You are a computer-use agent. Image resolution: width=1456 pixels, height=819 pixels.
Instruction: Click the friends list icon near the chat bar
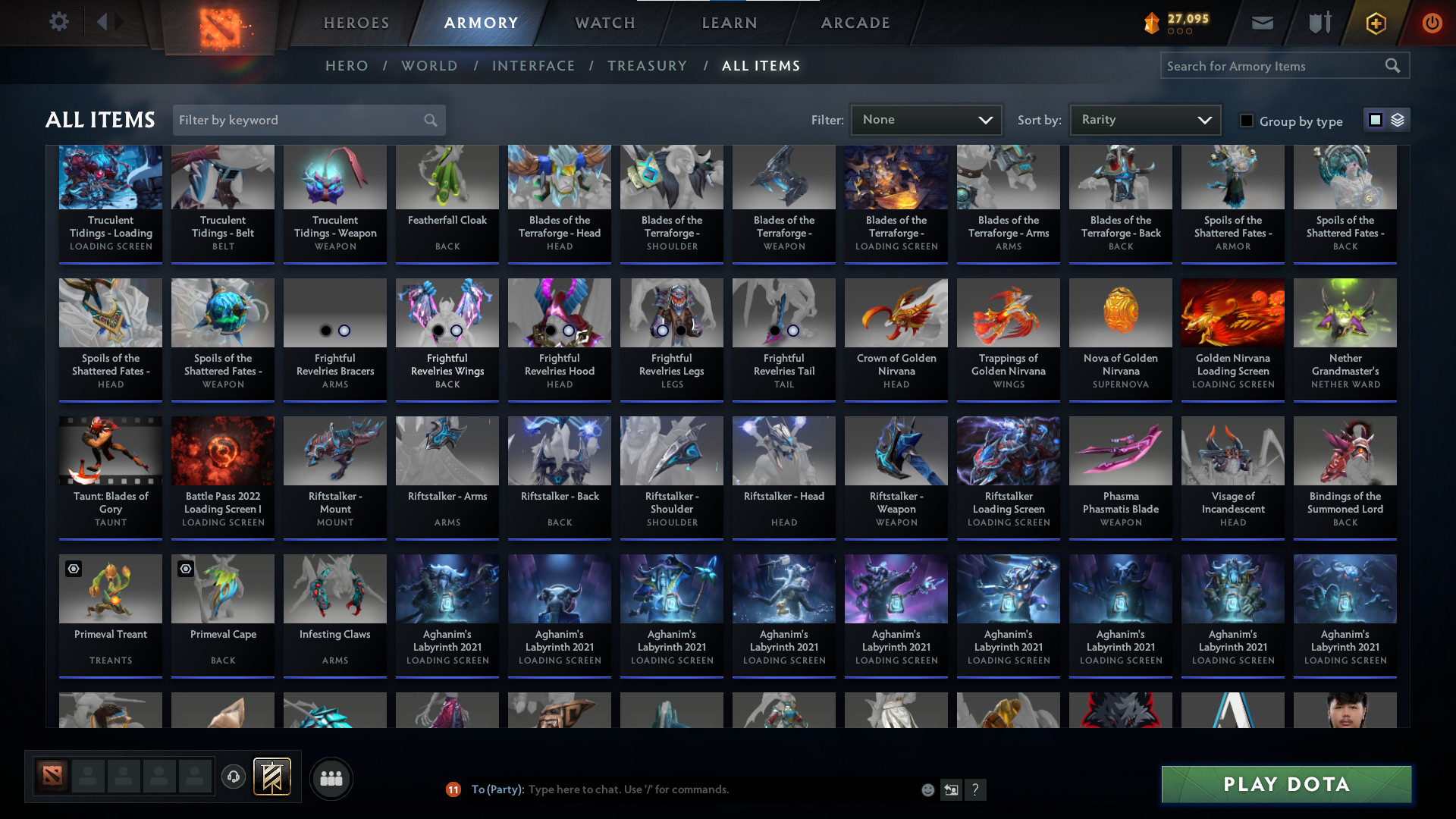(331, 778)
